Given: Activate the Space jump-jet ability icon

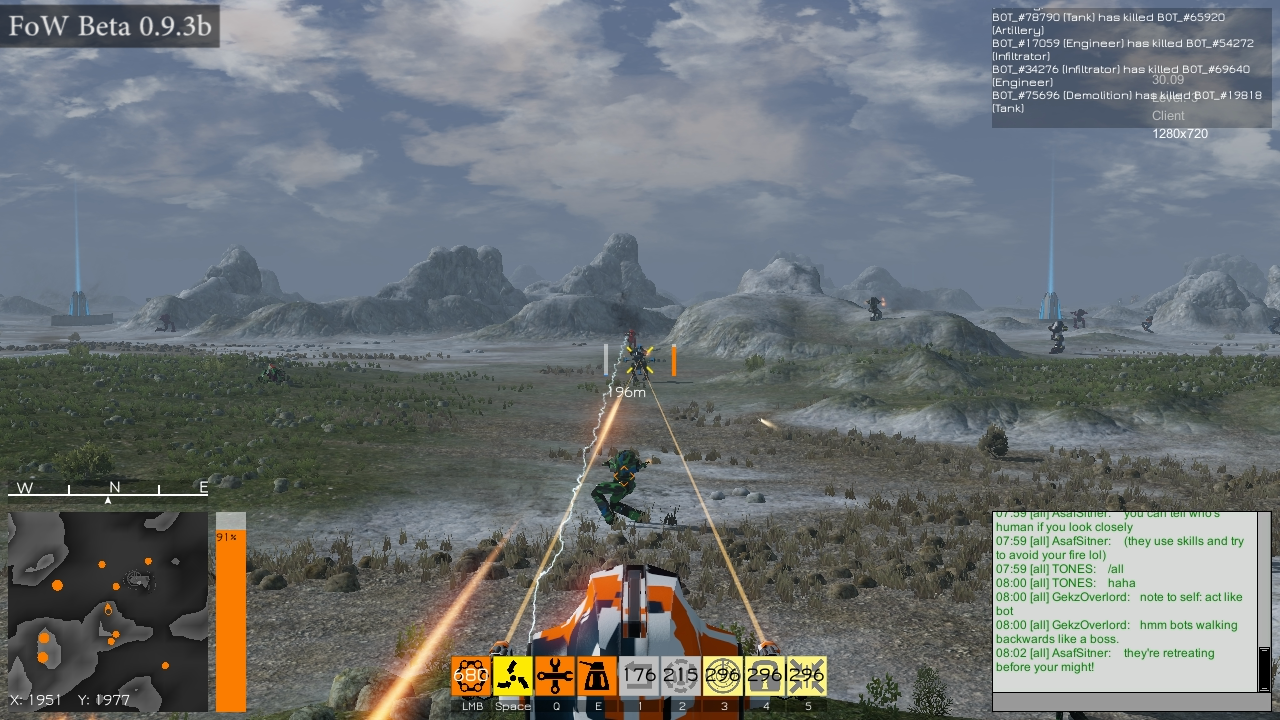Looking at the screenshot, I should pos(513,676).
